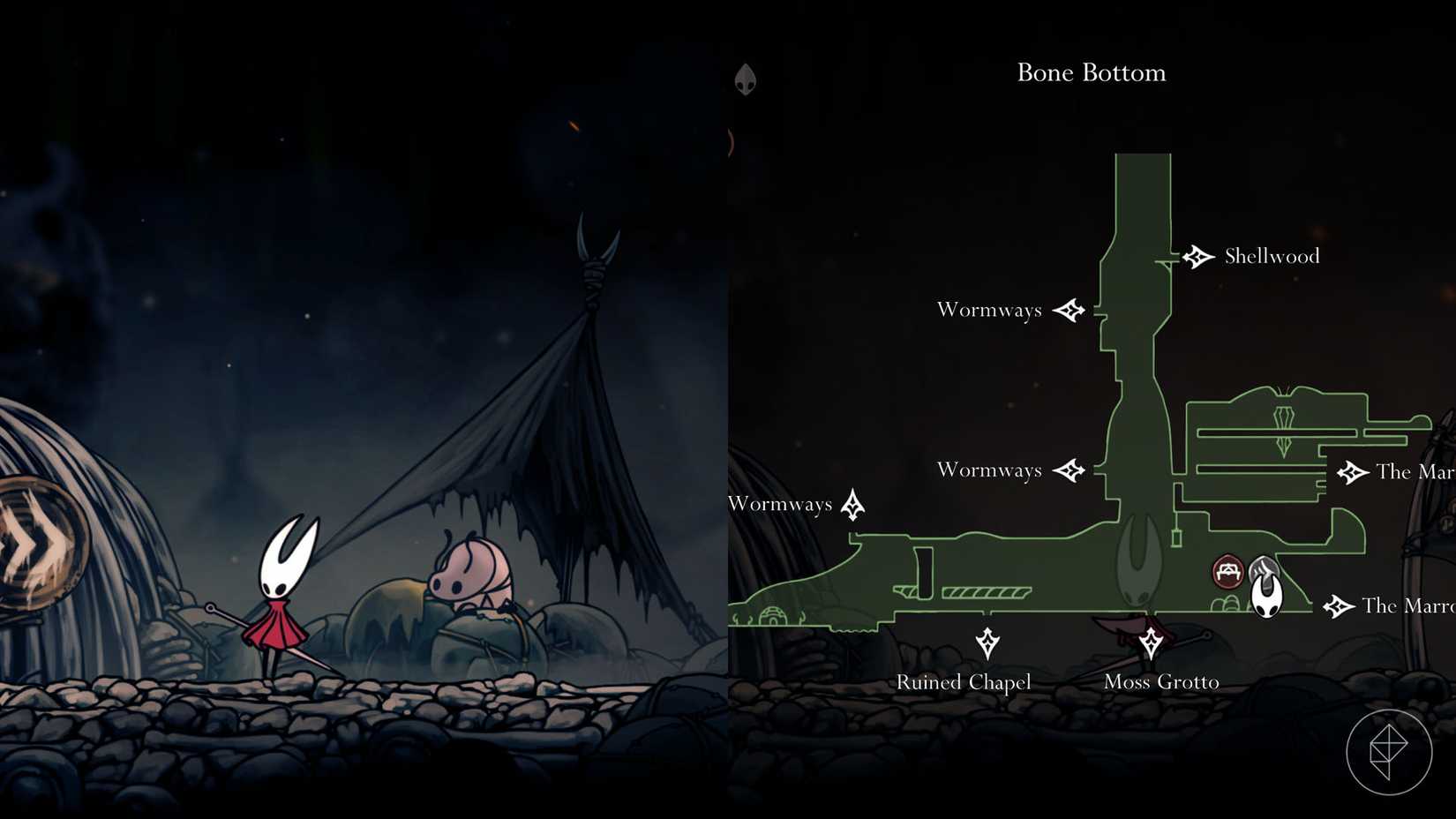
Task: Select the Shellwood exit marker icon
Action: pos(1198,257)
